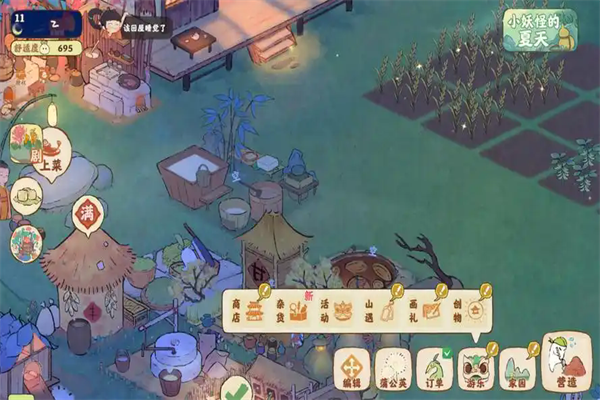The height and width of the screenshot is (400, 600).
Task: Open the 小妖怪的夏天 event banner
Action: (x=539, y=30)
